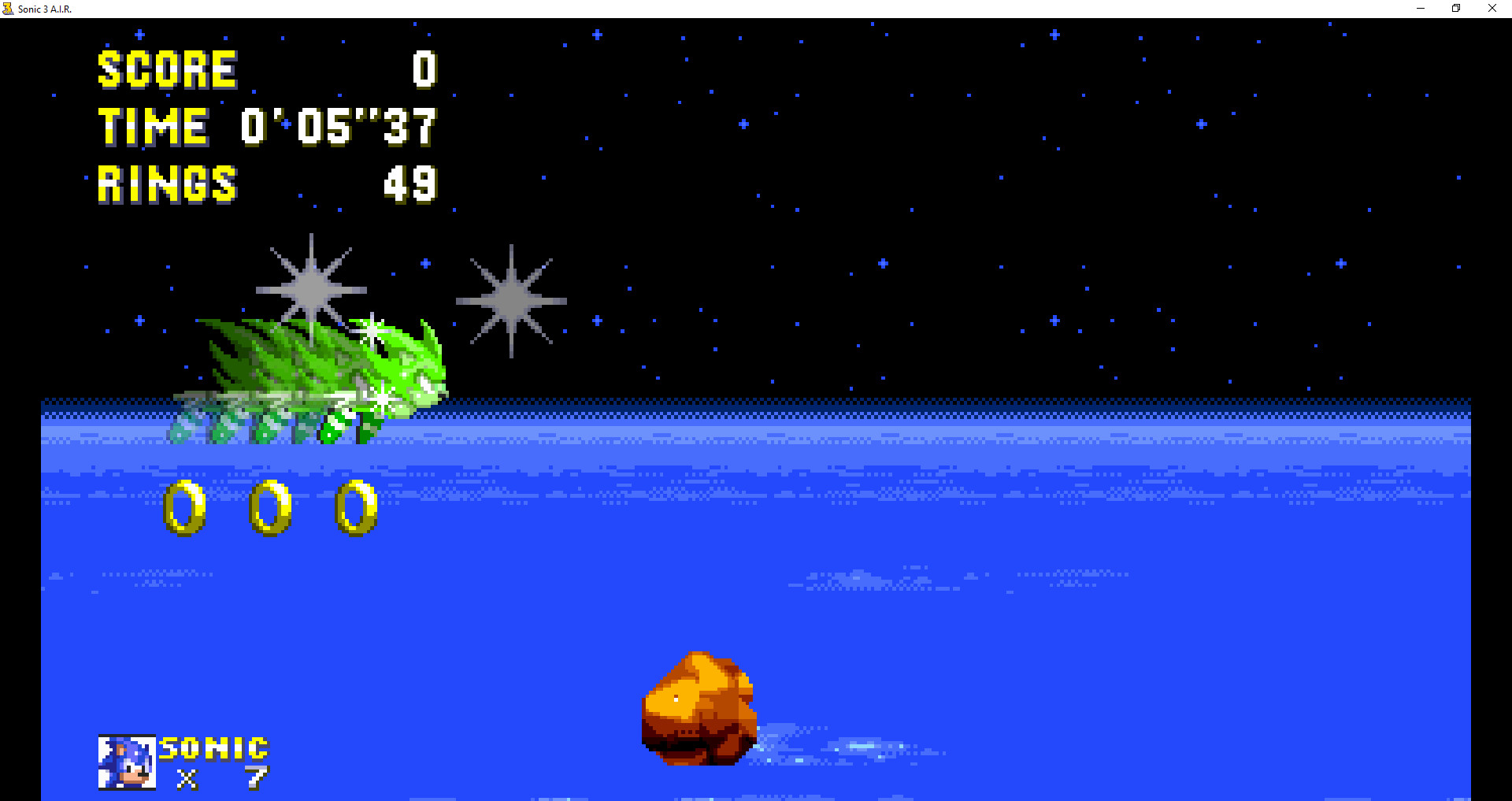Restore down the game window

[1455, 9]
